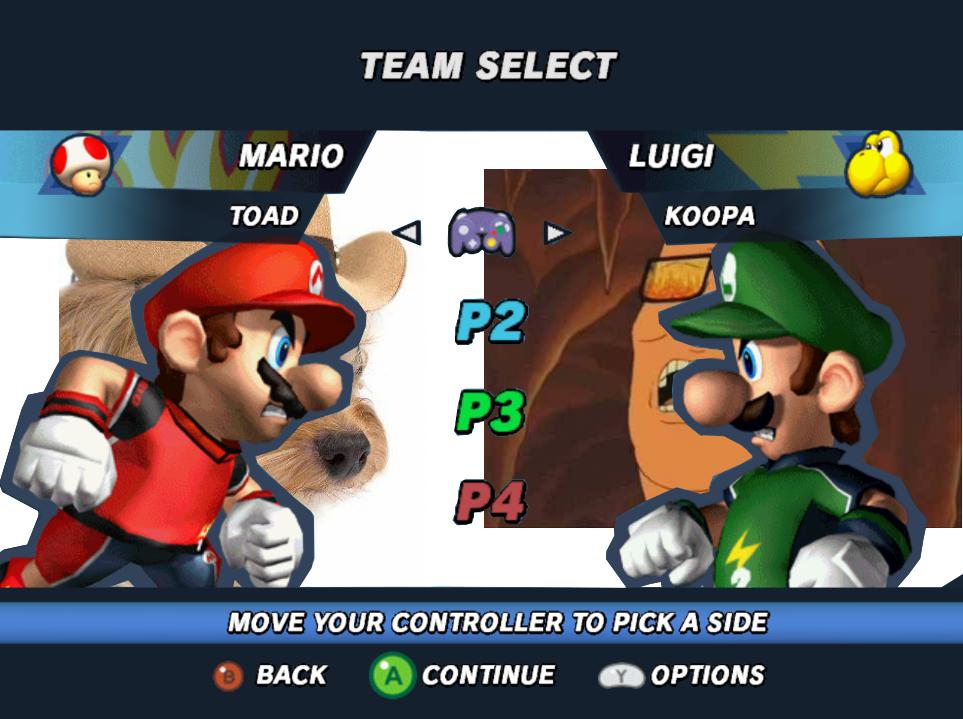Continue to the next screen
The width and height of the screenshot is (963, 719).
coord(463,676)
